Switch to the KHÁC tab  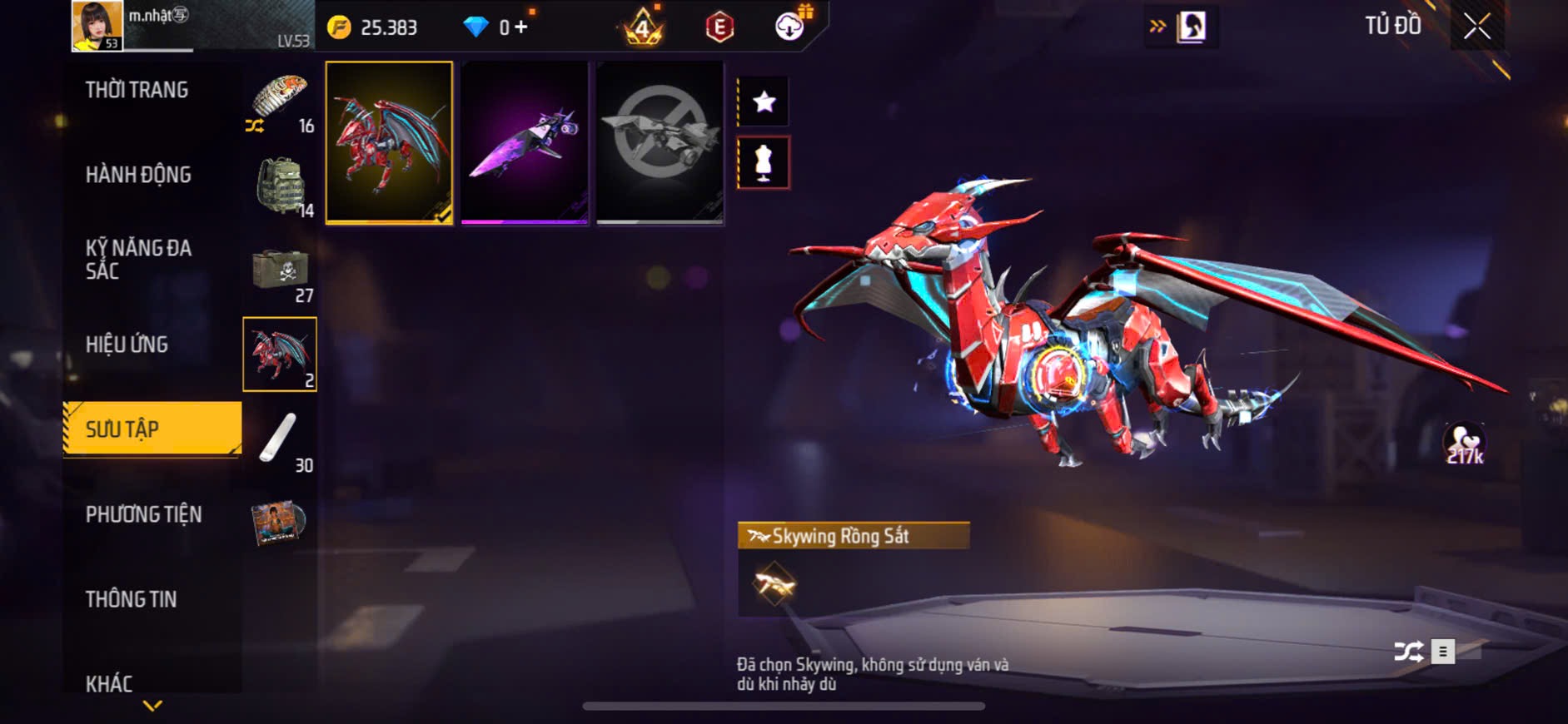point(109,684)
